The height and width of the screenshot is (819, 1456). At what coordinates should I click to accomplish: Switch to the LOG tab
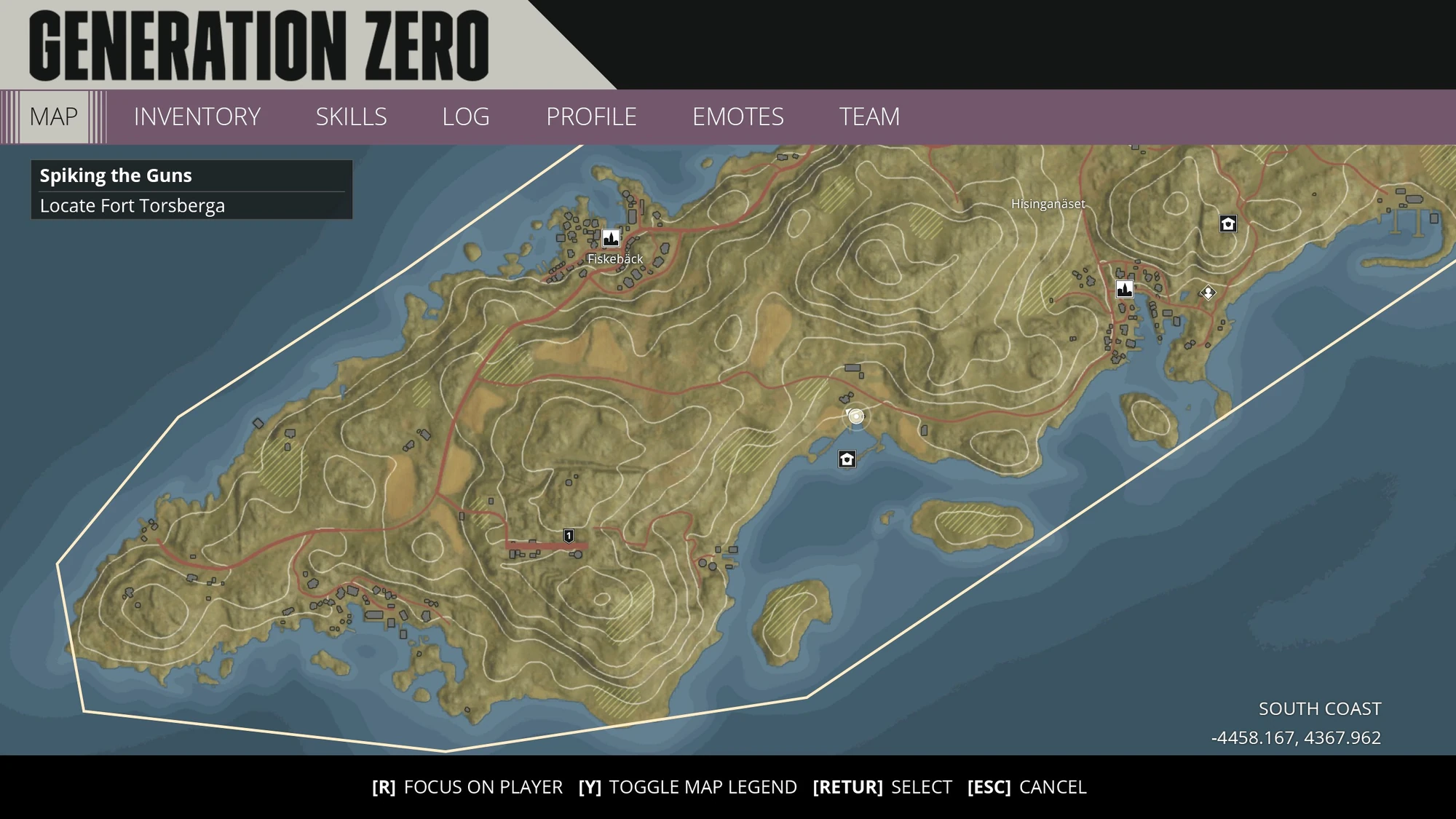point(466,116)
